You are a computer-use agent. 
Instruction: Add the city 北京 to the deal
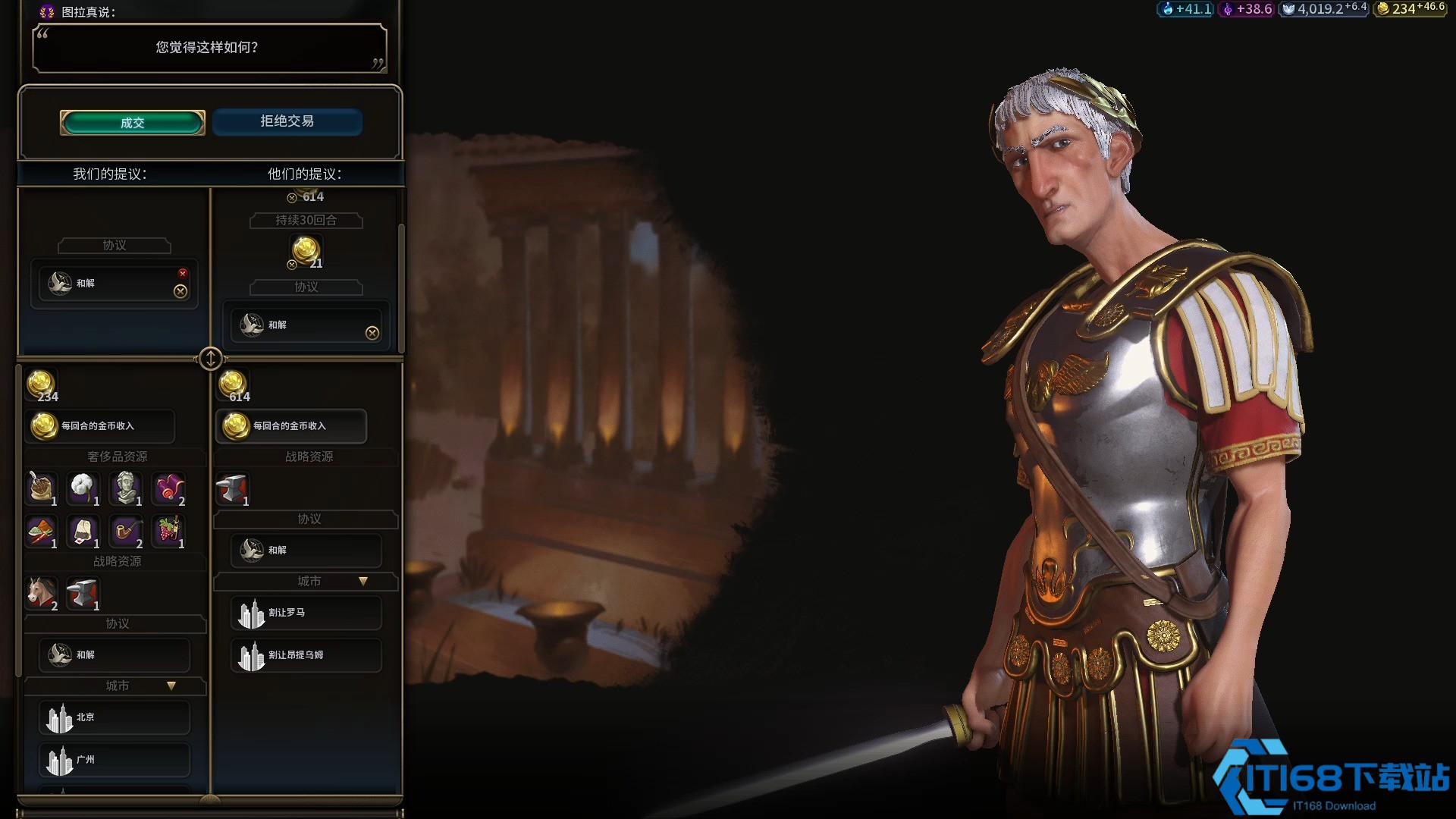(x=114, y=717)
